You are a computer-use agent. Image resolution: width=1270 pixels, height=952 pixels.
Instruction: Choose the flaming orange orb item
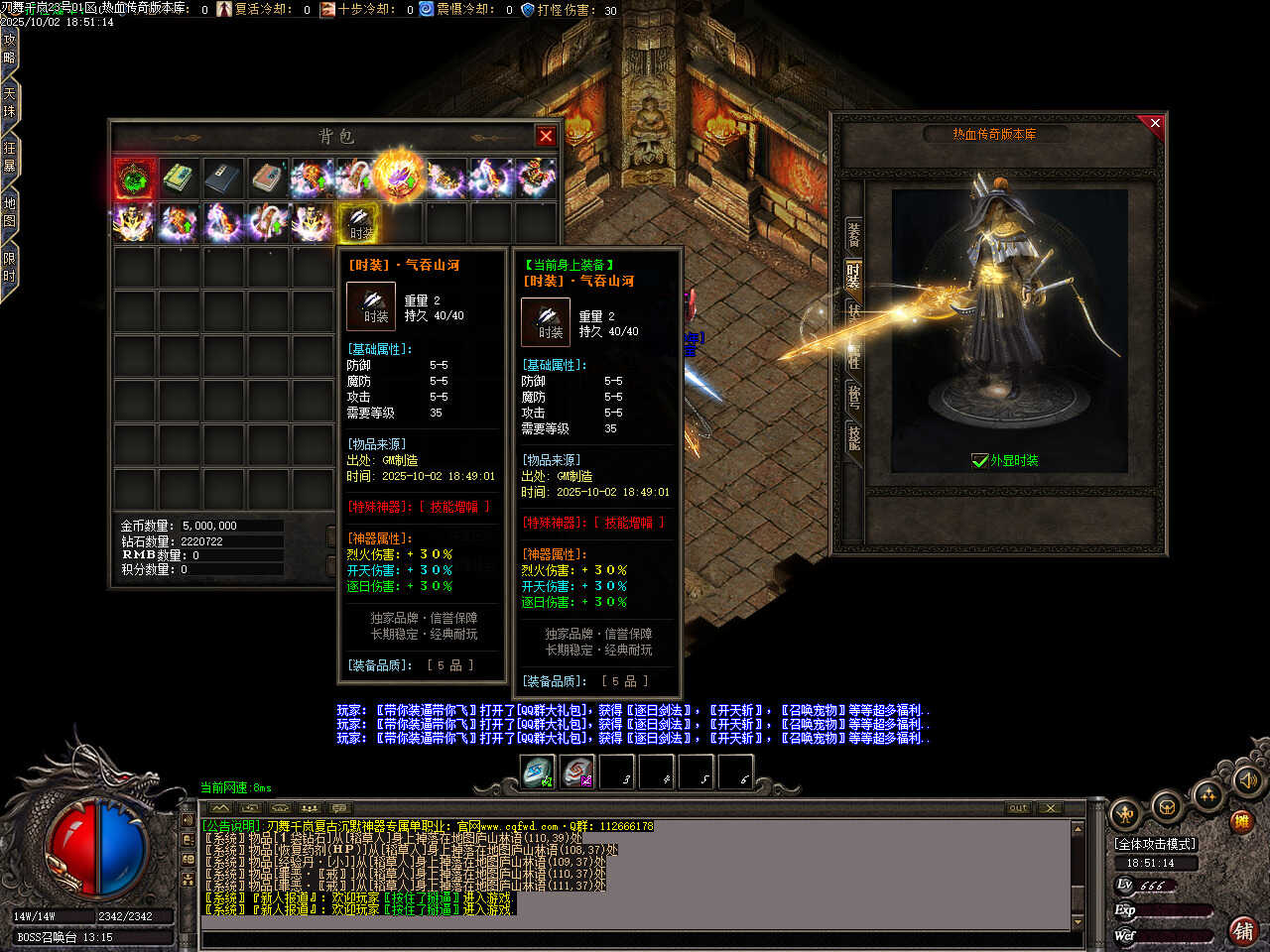400,178
